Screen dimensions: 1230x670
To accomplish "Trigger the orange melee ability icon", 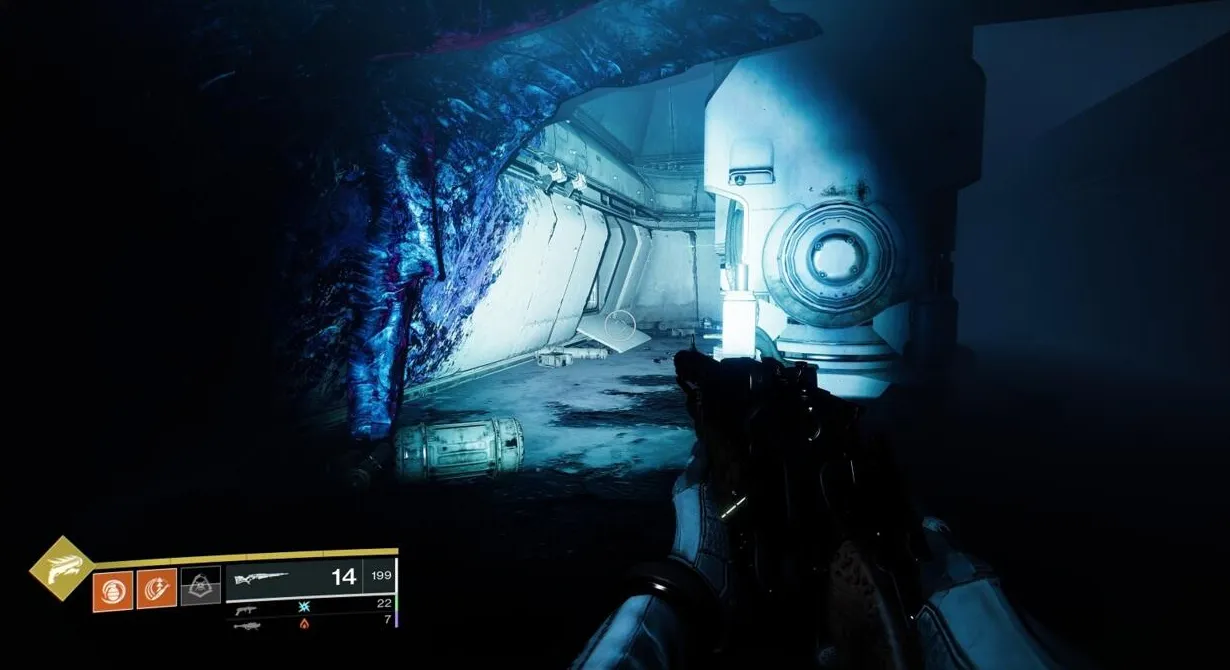I will [x=157, y=587].
